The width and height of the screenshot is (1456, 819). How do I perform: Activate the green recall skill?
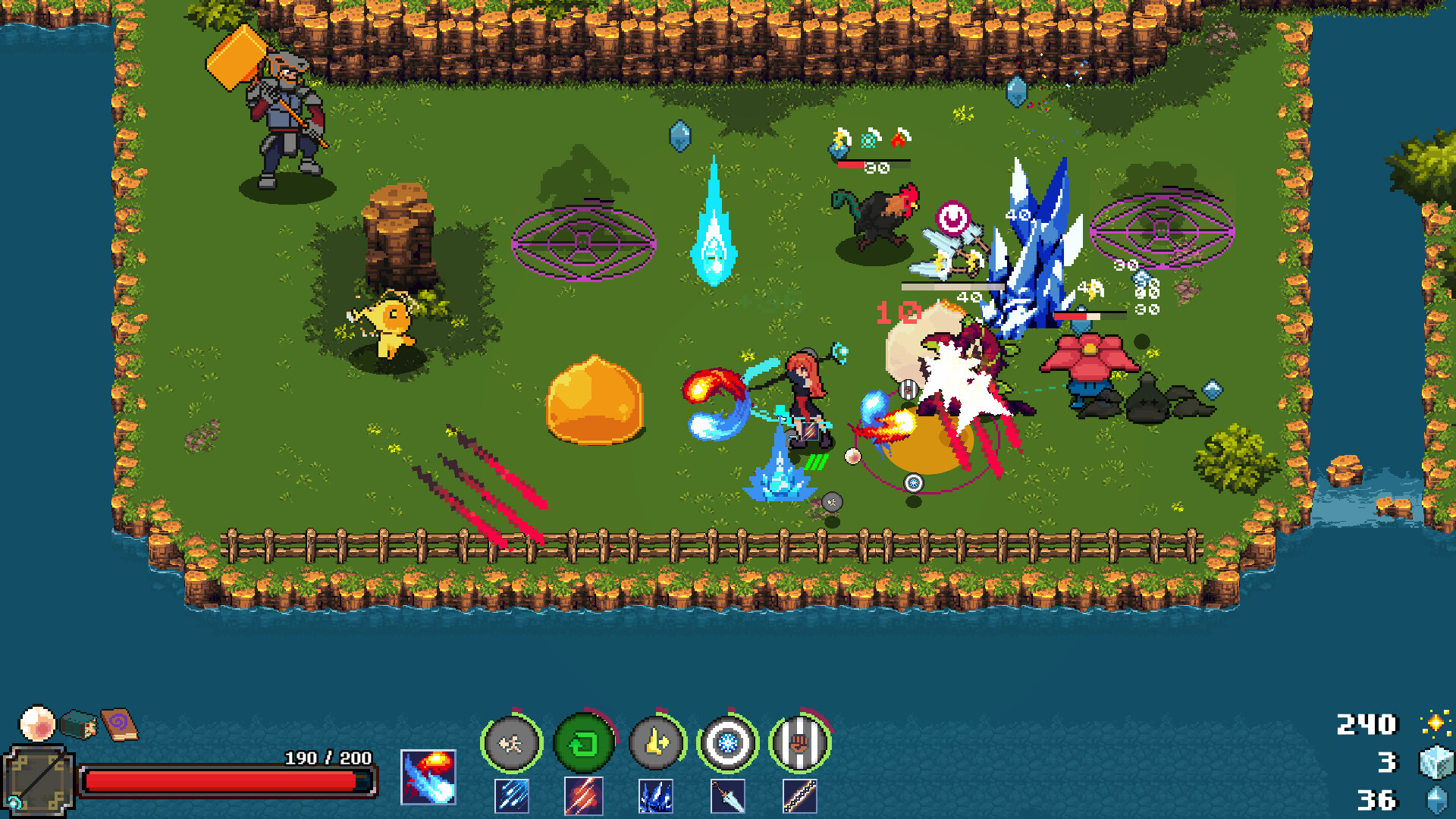[x=585, y=743]
